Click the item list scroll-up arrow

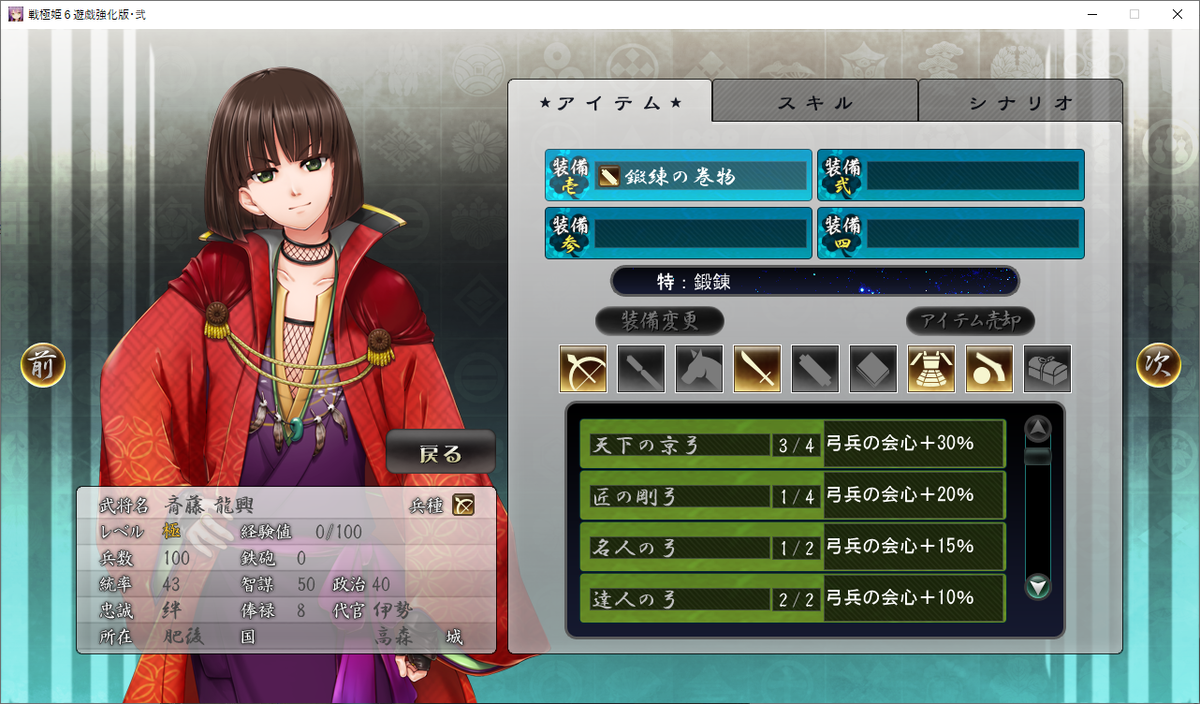click(1039, 429)
